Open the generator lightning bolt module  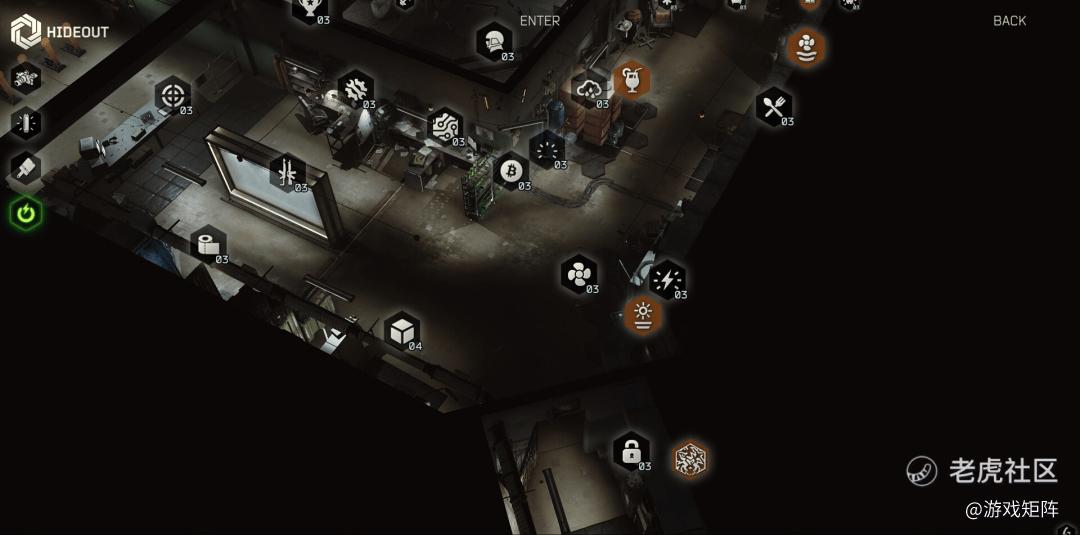(667, 280)
